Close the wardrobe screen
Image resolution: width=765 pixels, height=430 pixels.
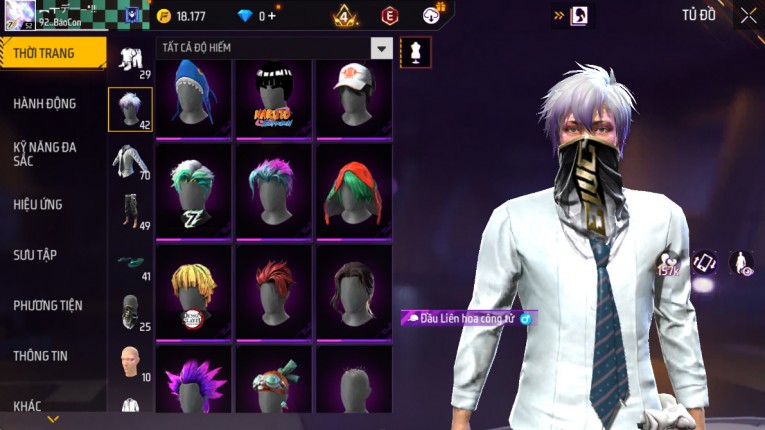tap(748, 15)
